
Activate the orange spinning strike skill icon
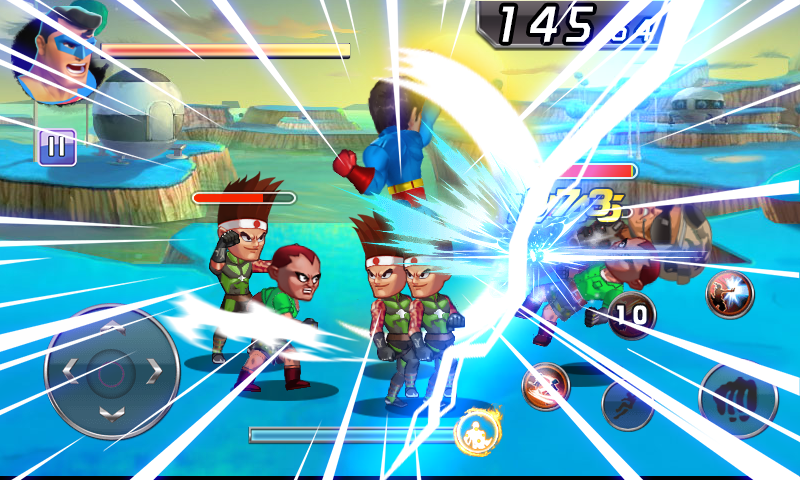(546, 385)
